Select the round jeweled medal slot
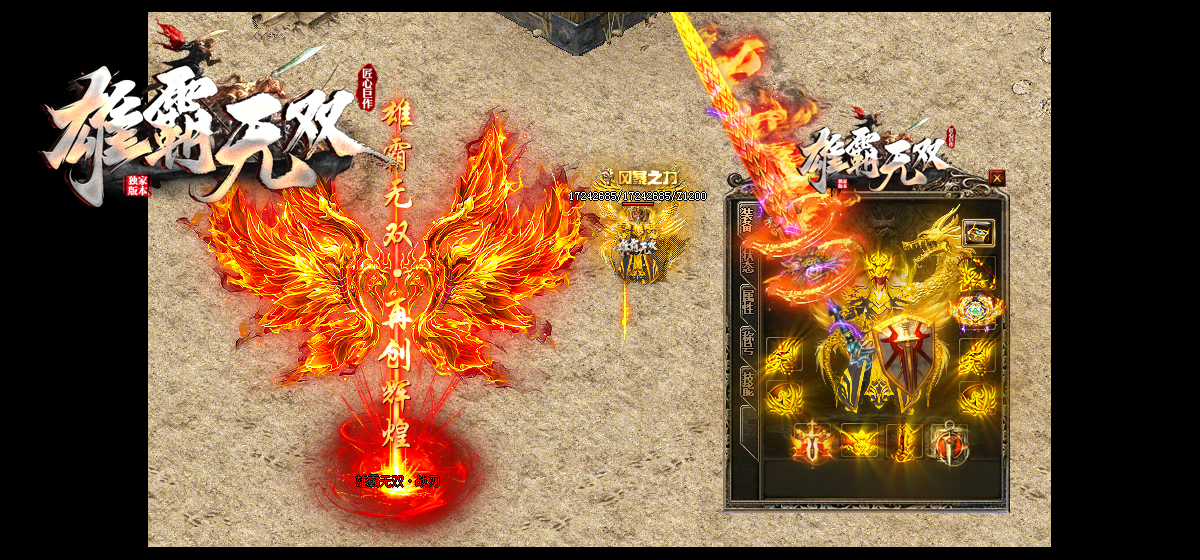The width and height of the screenshot is (1200, 560). (x=977, y=312)
